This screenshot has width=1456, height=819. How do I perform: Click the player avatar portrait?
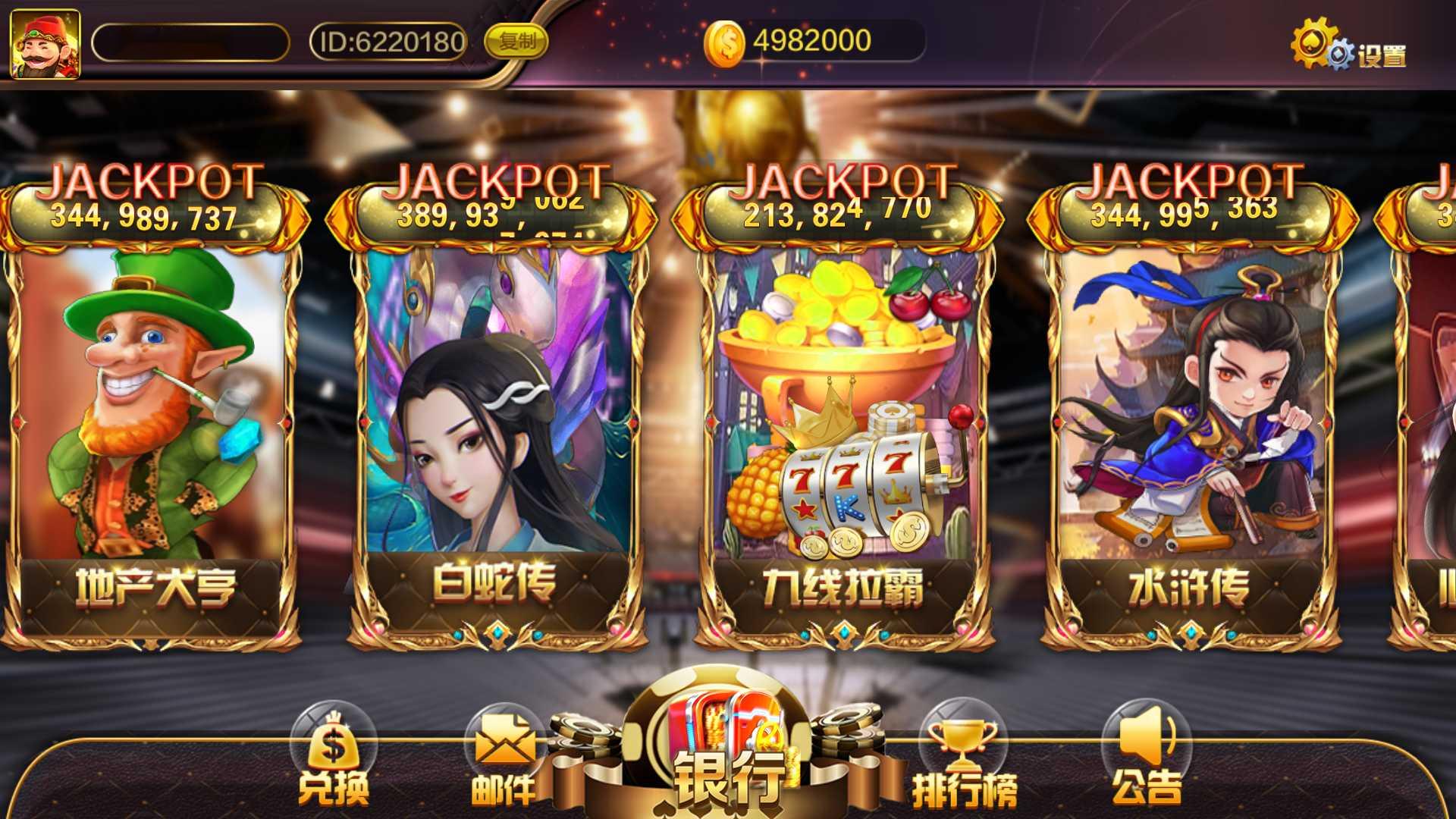pyautogui.click(x=45, y=43)
